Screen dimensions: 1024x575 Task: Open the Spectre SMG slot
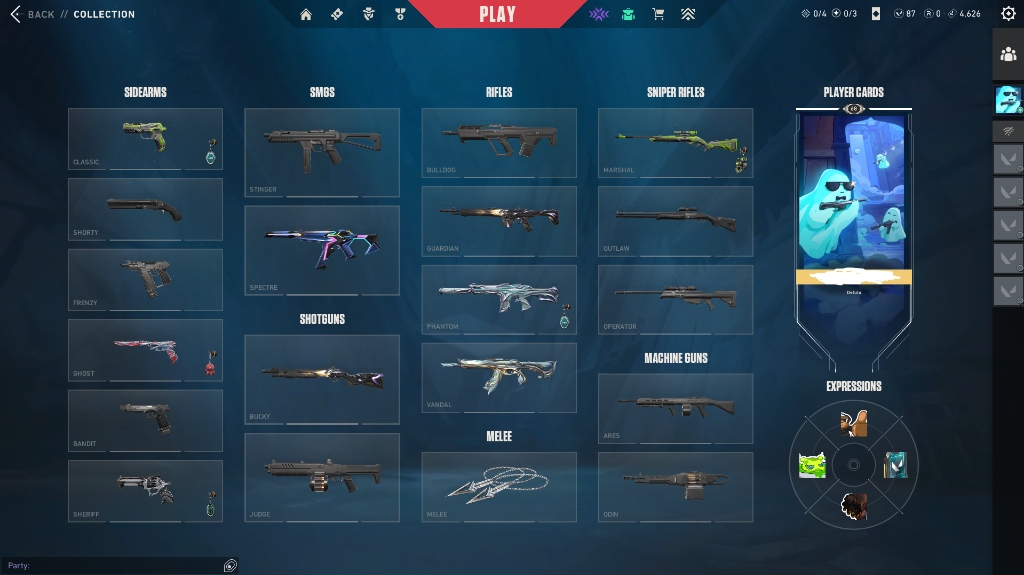(322, 250)
